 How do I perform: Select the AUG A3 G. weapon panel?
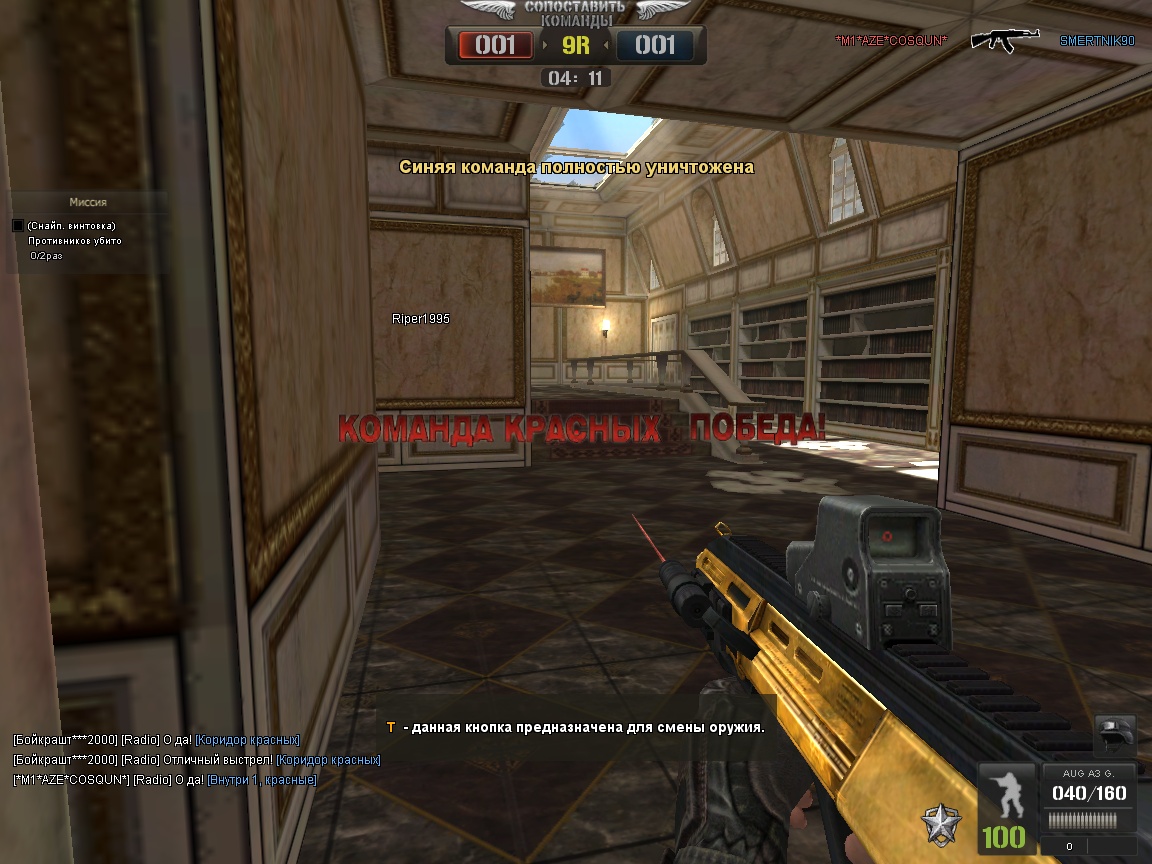[1088, 797]
